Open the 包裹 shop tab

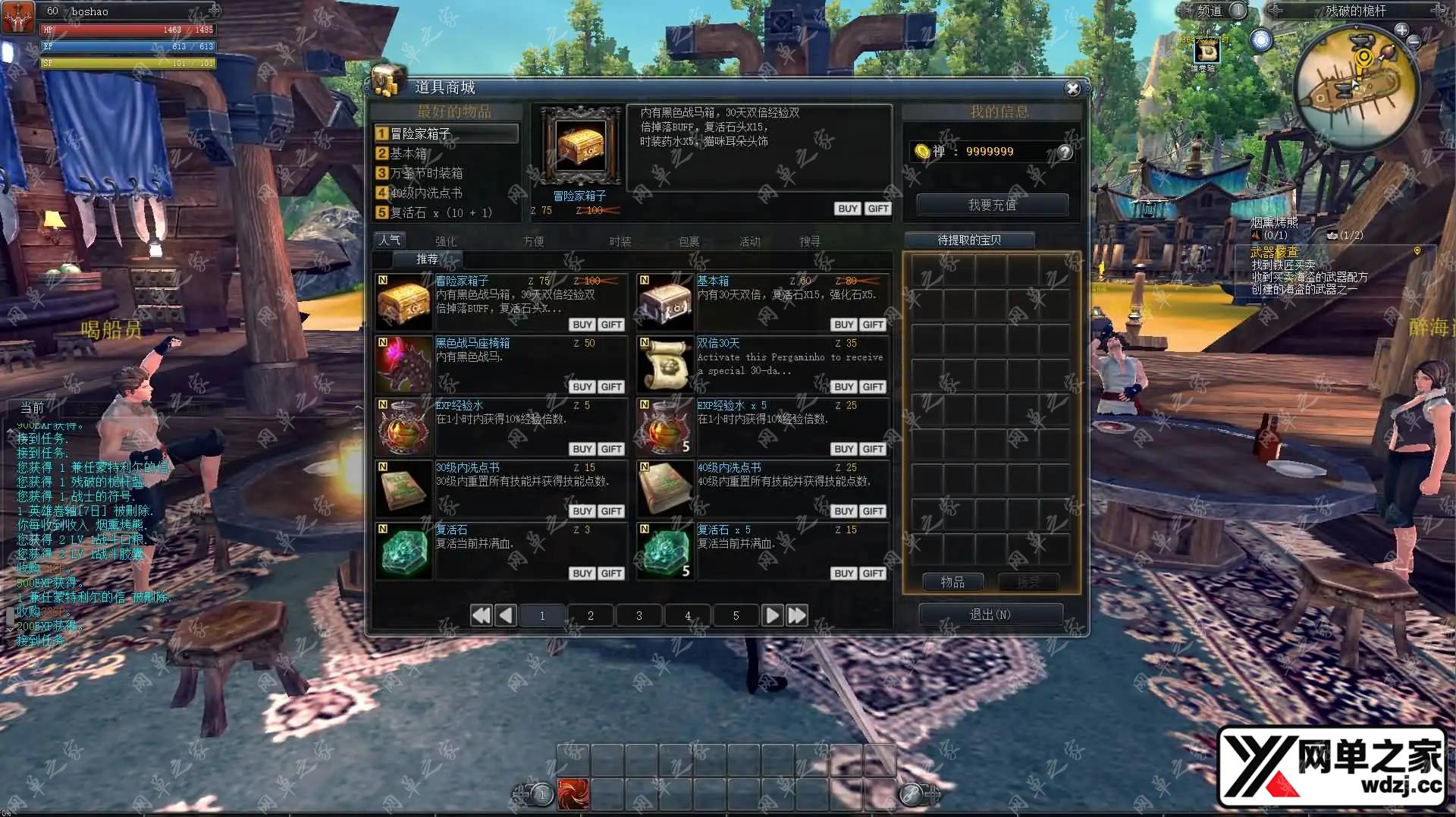689,241
